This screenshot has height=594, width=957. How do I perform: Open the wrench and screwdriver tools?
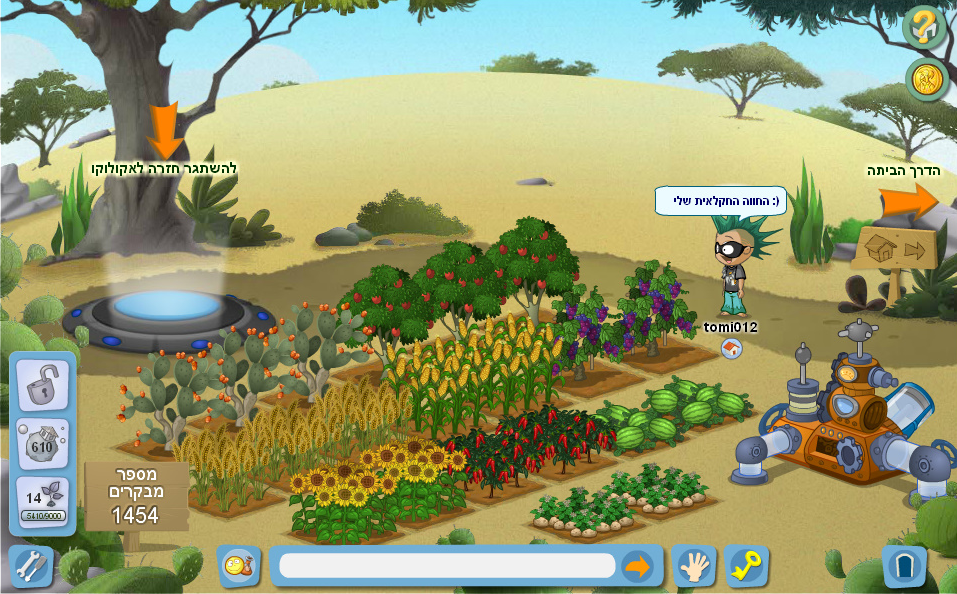click(x=30, y=566)
